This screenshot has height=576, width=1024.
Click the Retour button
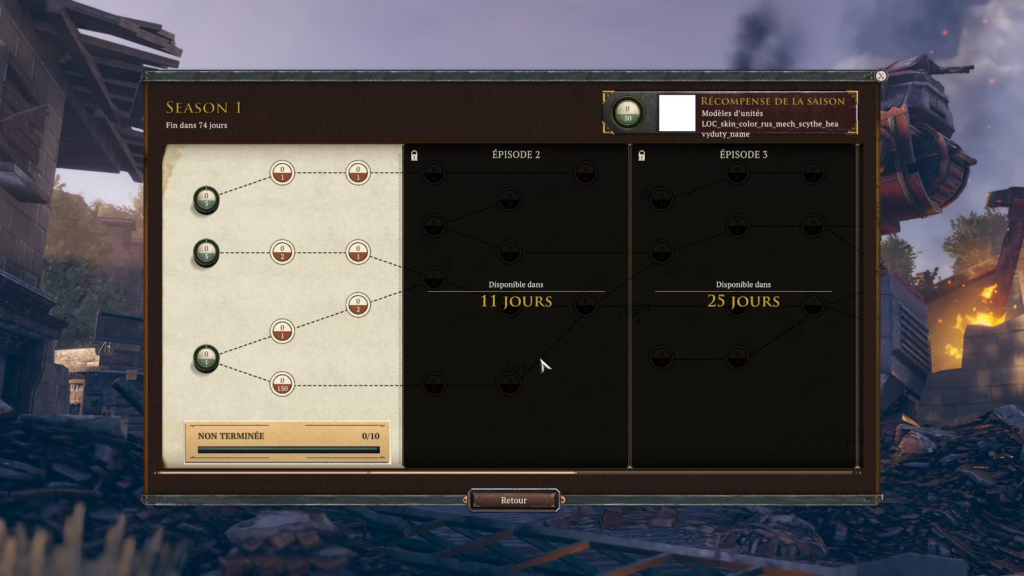coord(514,500)
